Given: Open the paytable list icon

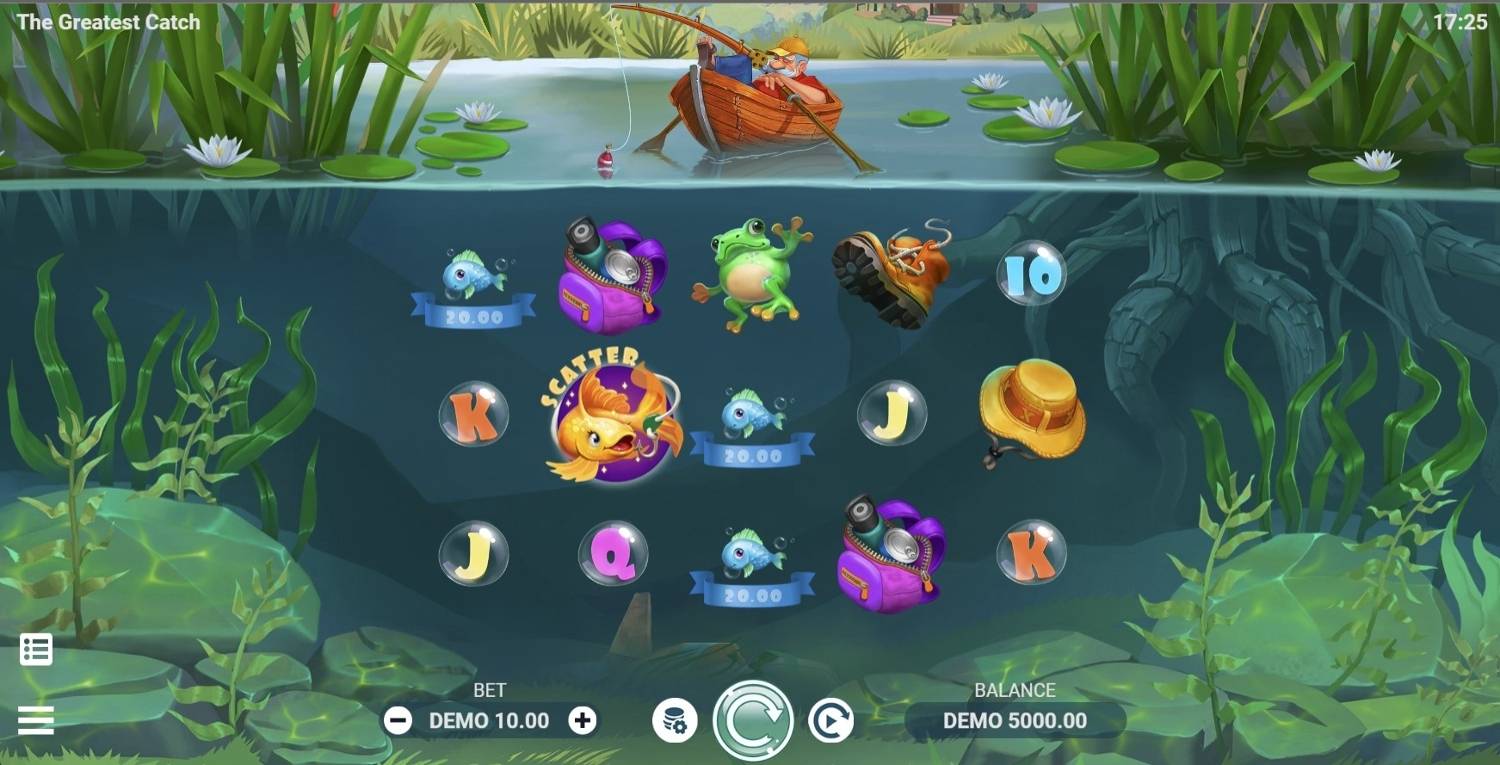Looking at the screenshot, I should point(36,649).
